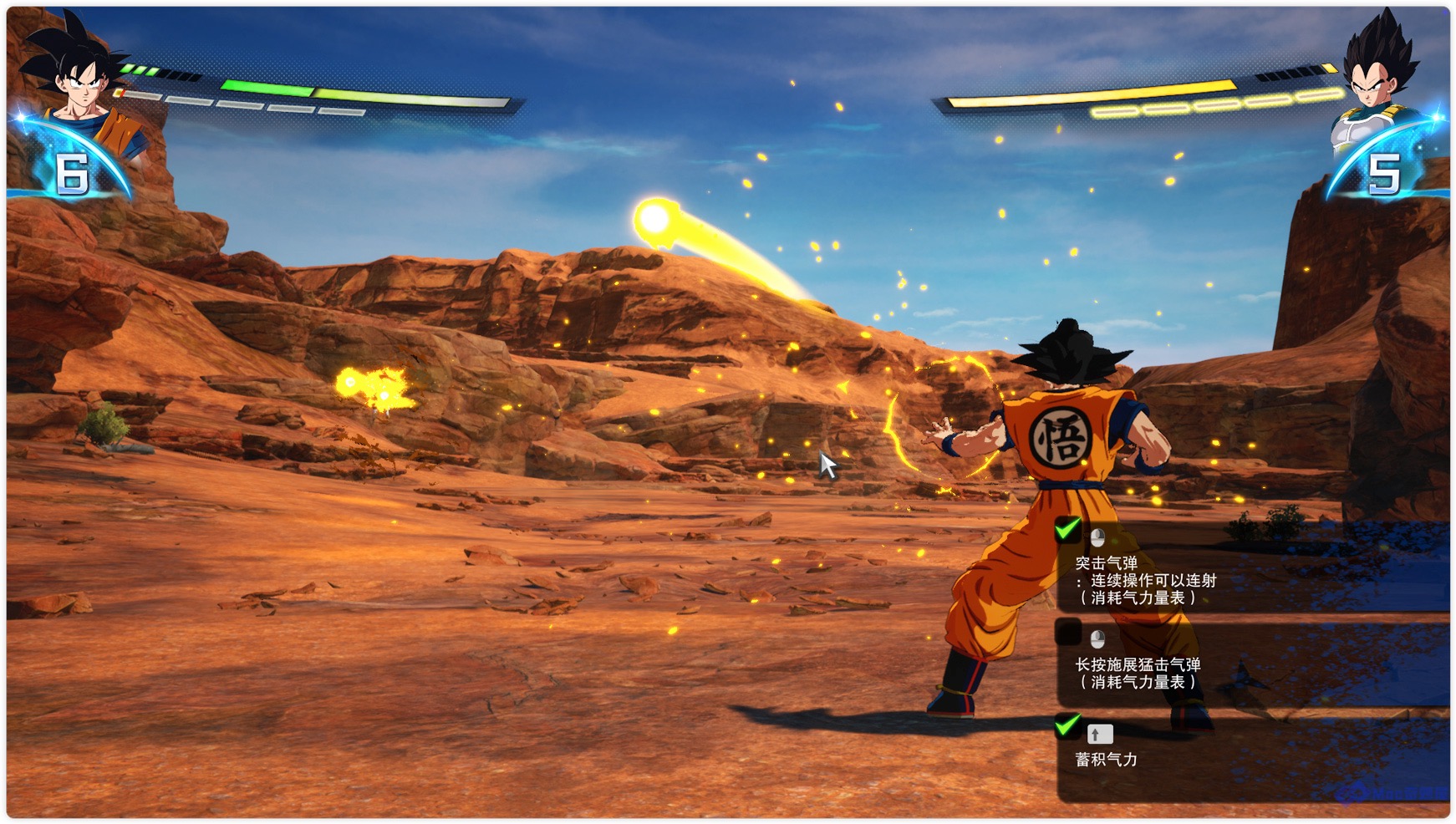The image size is (1456, 824).
Task: Select the 蓄积气力 tutorial objective
Action: tap(1107, 759)
